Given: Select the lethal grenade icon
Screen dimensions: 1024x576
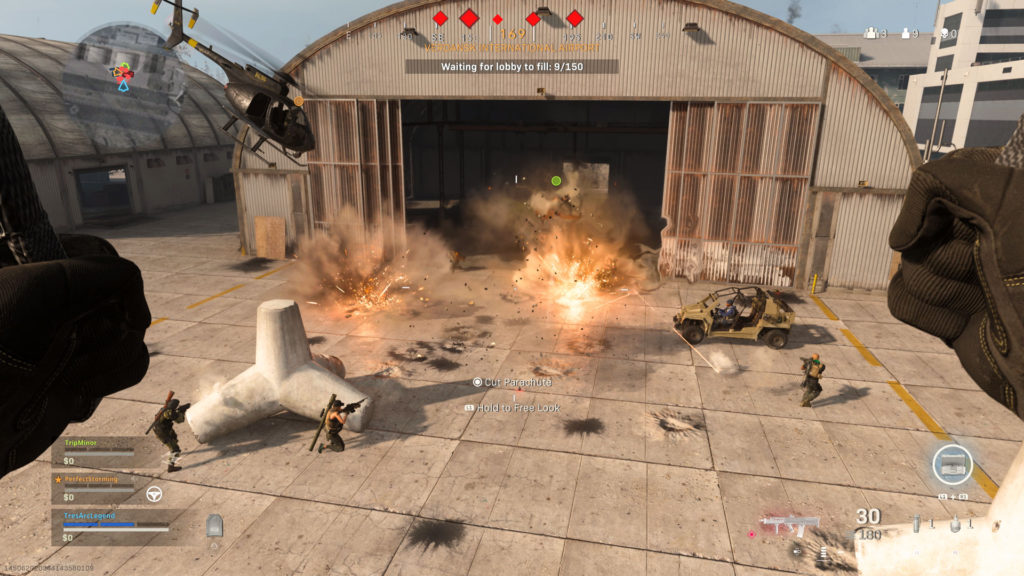Looking at the screenshot, I should click(x=955, y=523).
